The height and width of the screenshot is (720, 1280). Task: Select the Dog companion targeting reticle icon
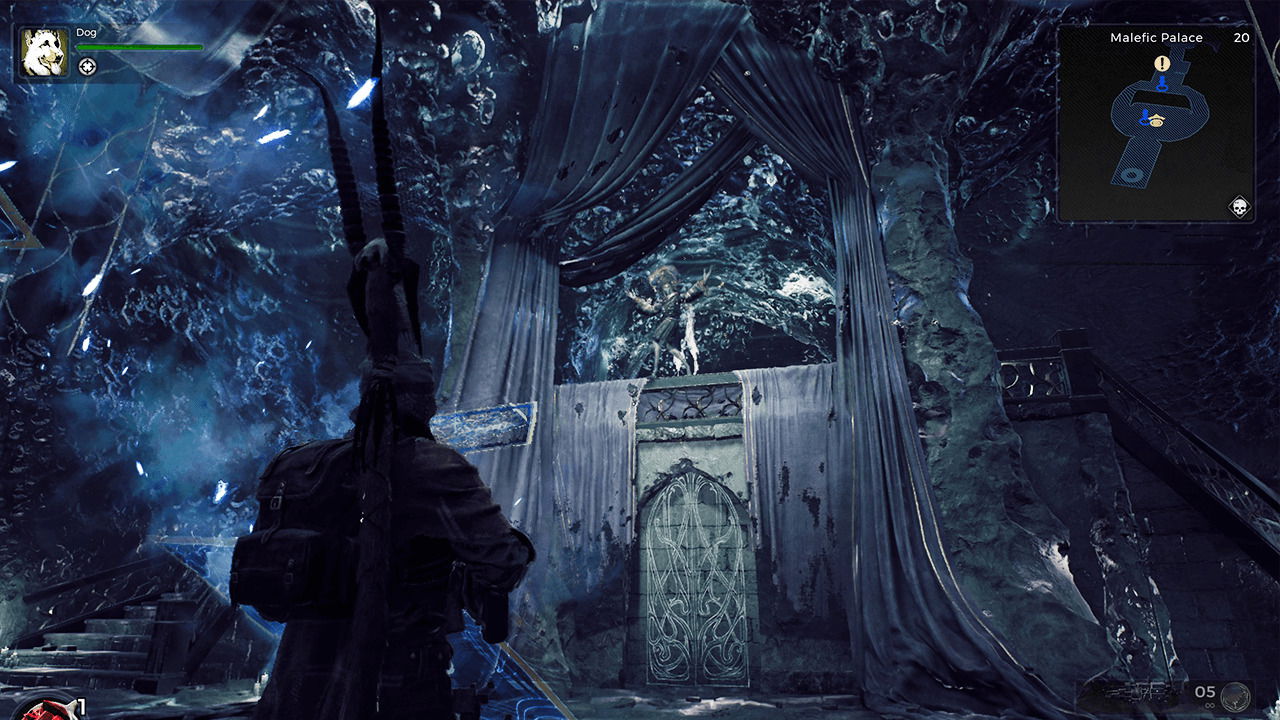point(88,67)
